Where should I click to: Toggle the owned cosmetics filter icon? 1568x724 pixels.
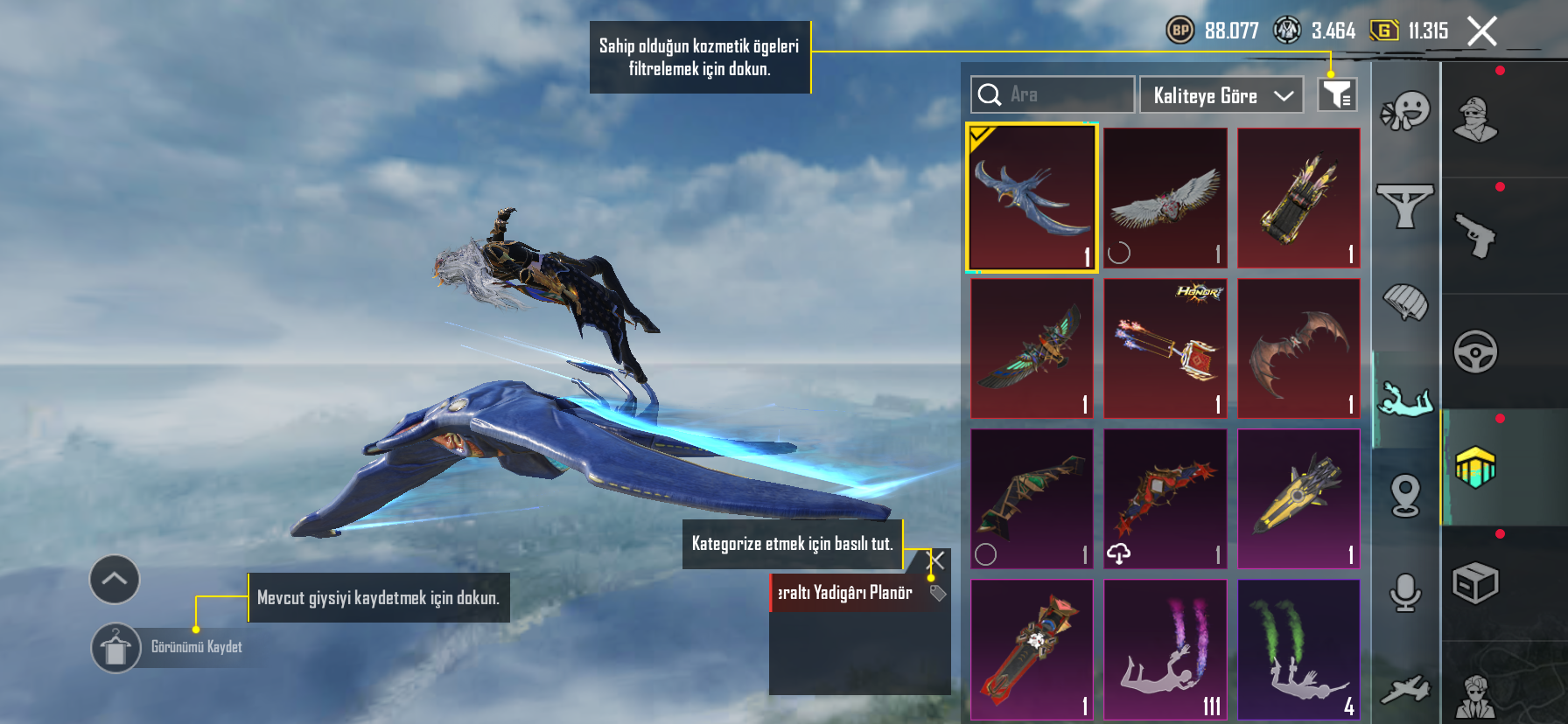coord(1337,94)
